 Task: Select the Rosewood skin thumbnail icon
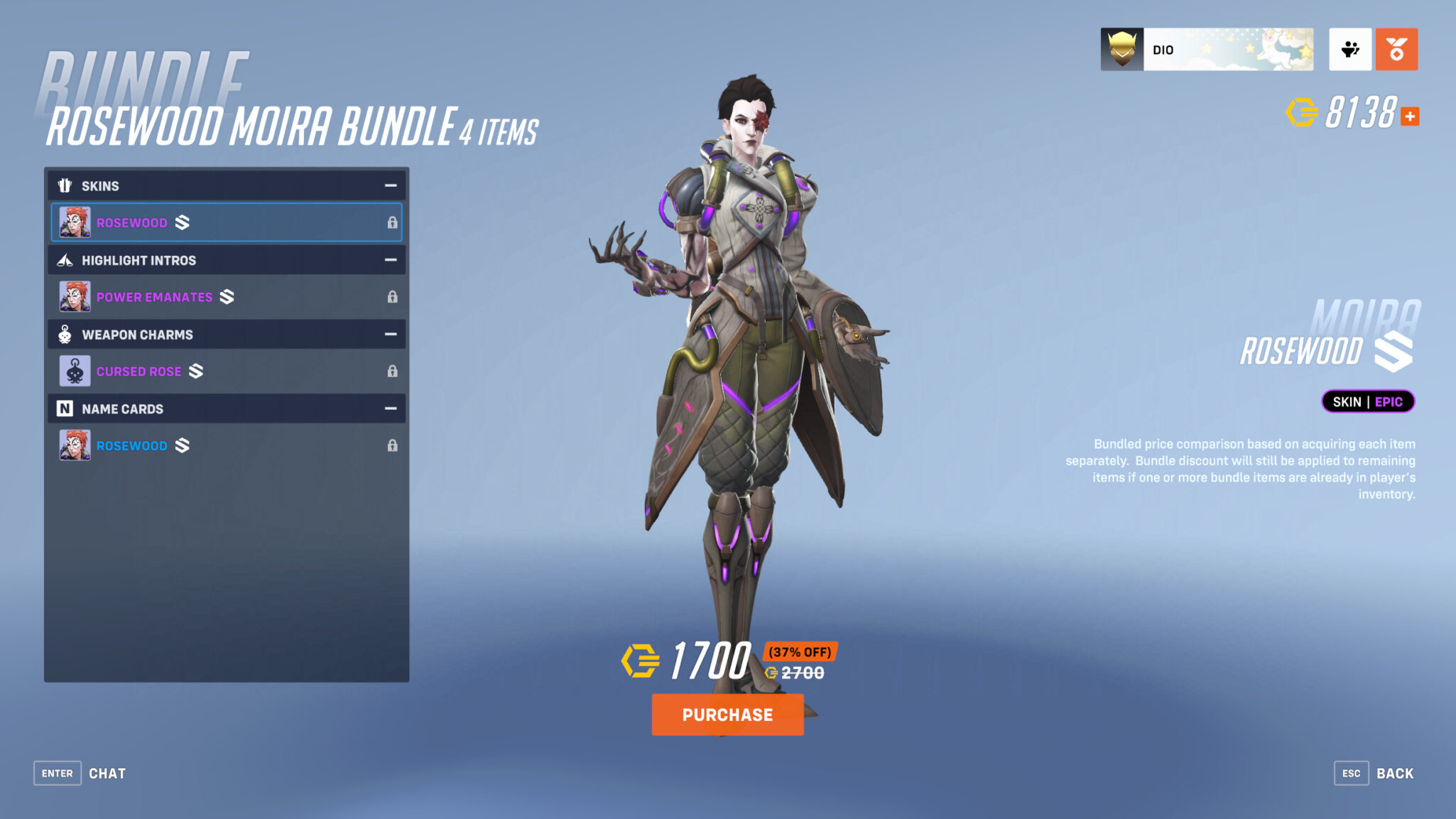tap(77, 222)
